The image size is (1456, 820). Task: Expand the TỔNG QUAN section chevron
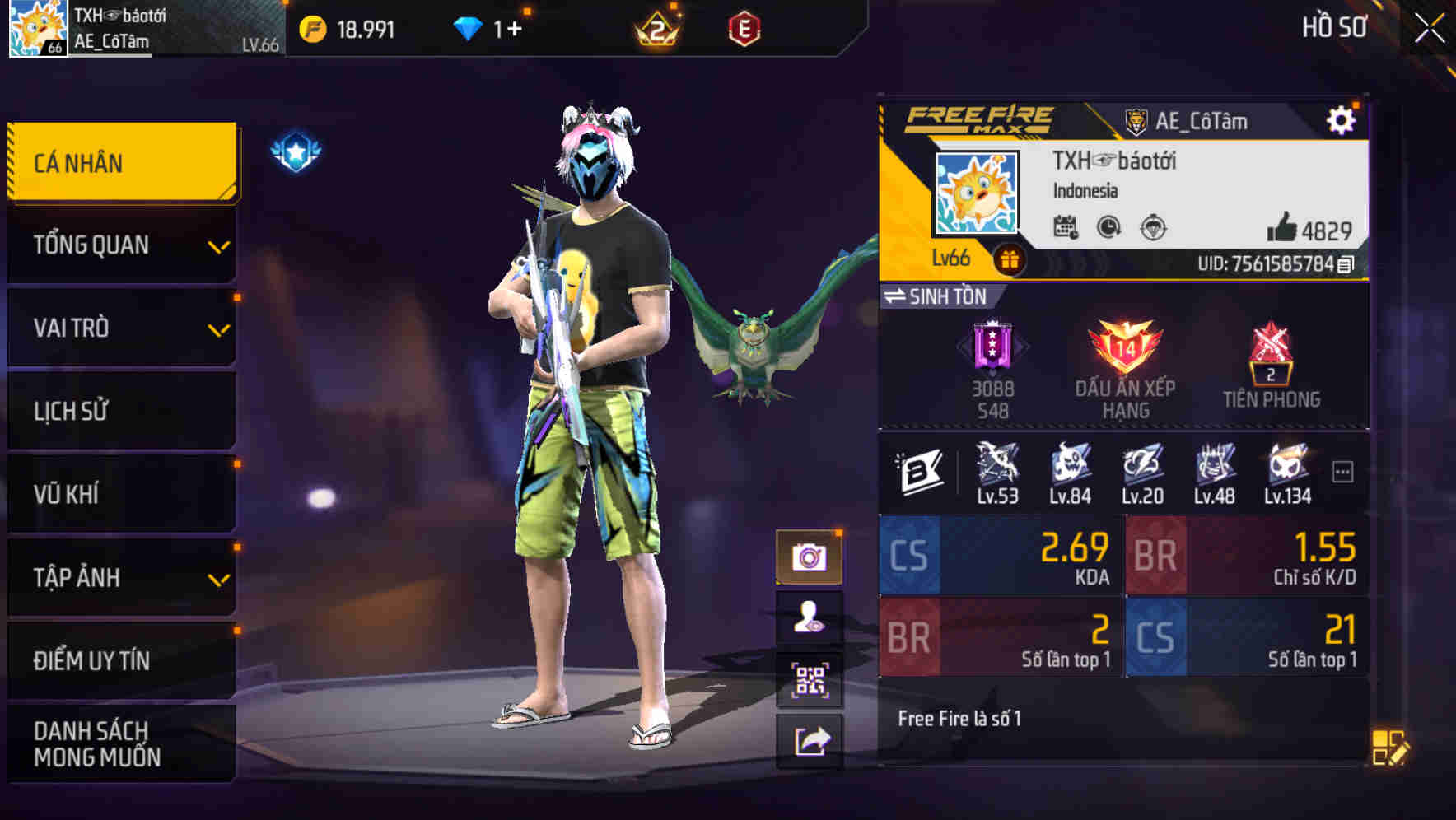[218, 245]
